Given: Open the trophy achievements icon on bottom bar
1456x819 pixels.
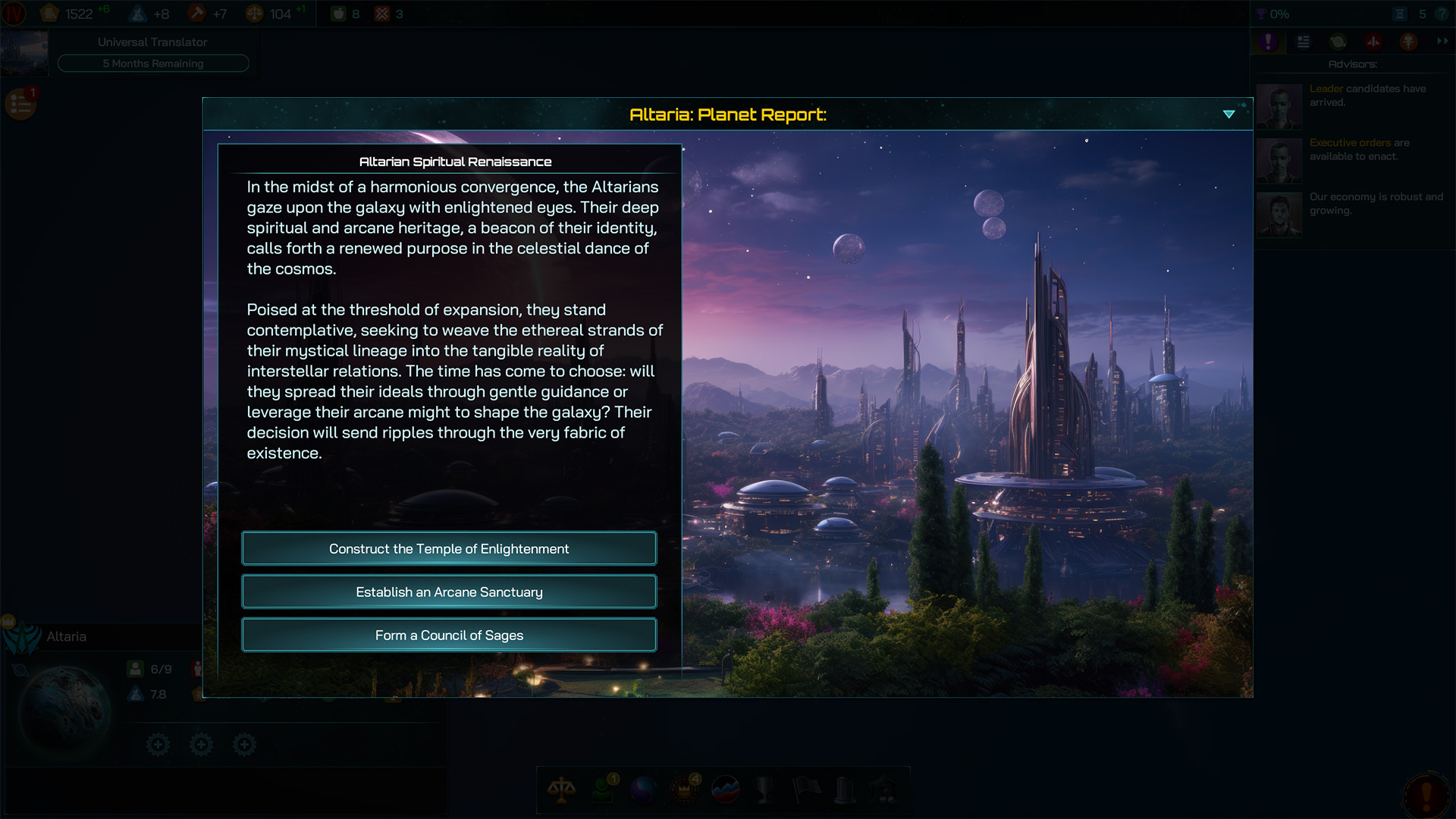Looking at the screenshot, I should tap(764, 790).
